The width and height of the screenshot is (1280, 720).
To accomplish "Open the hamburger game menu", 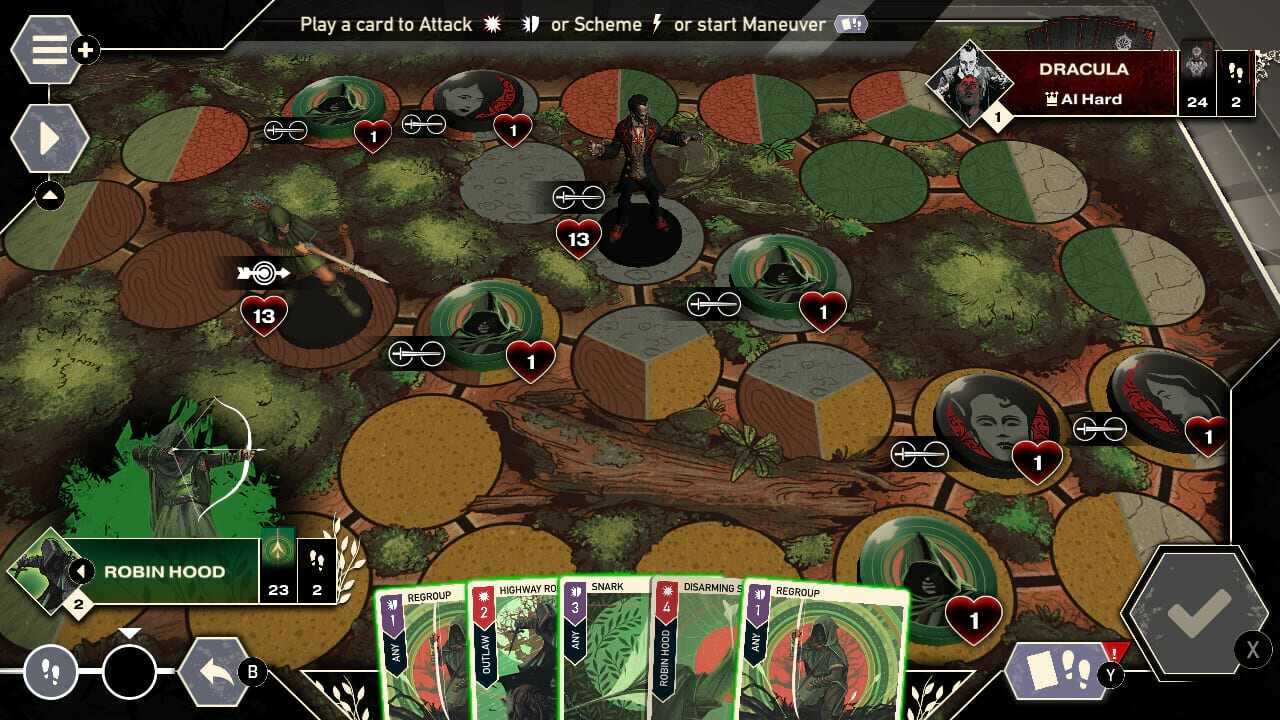I will click(47, 48).
